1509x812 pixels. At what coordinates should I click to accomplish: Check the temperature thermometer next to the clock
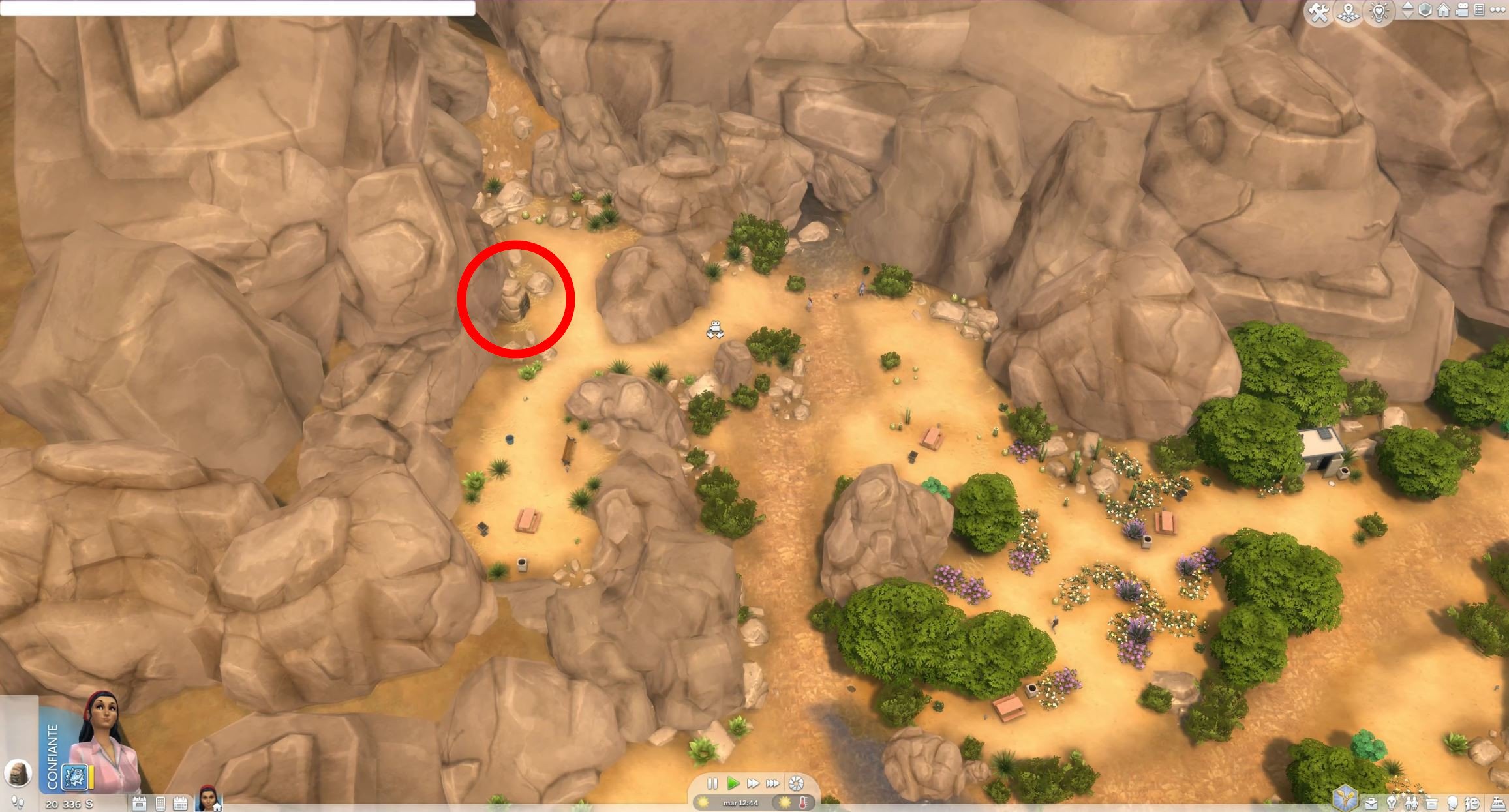804,803
